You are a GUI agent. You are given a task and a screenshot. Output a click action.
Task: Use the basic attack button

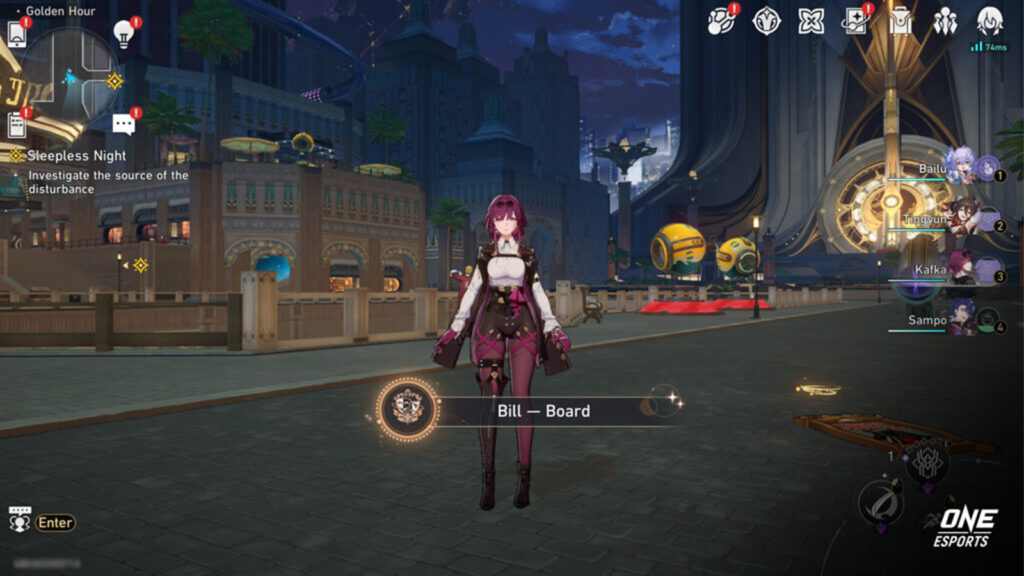(x=880, y=503)
